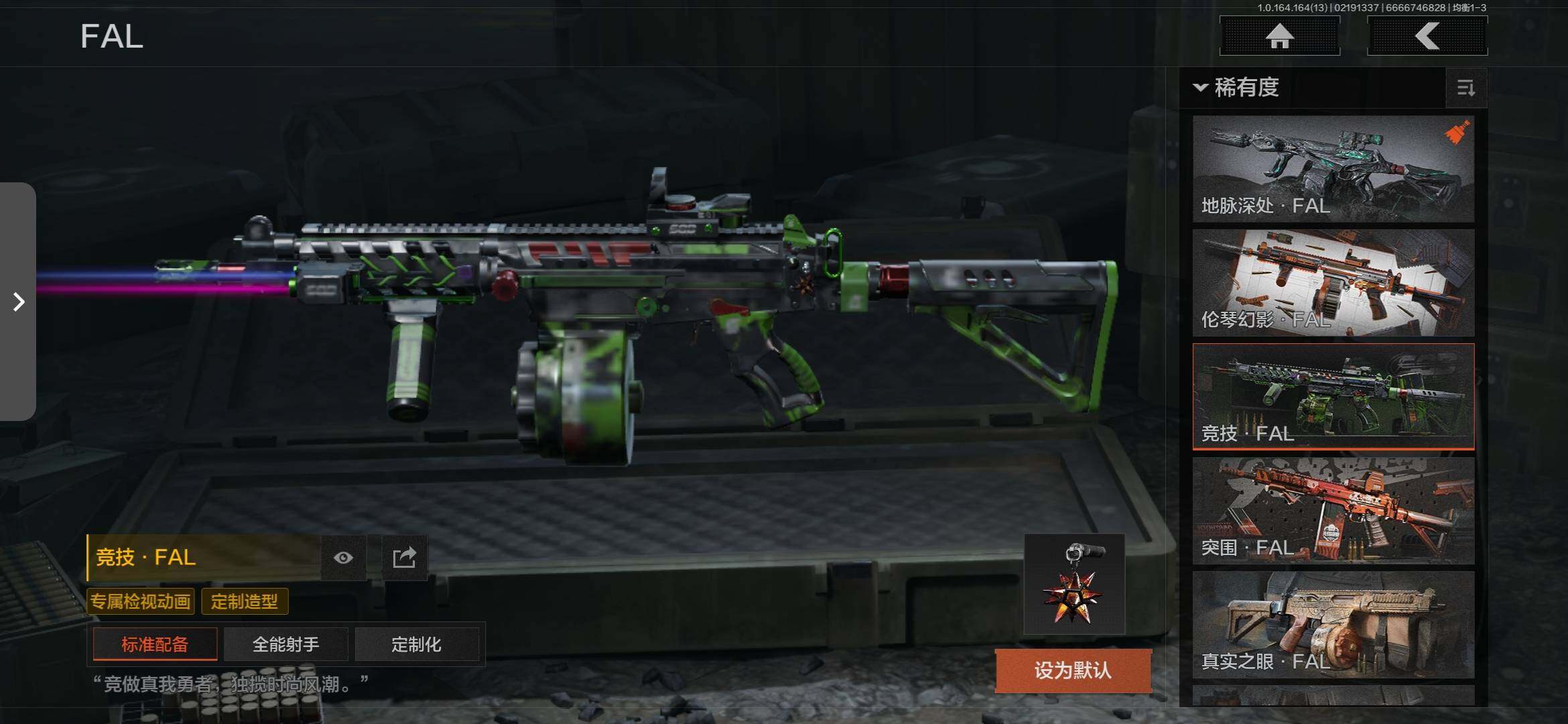
Task: Select the 地脉深处 · FAL skin
Action: coord(1333,169)
